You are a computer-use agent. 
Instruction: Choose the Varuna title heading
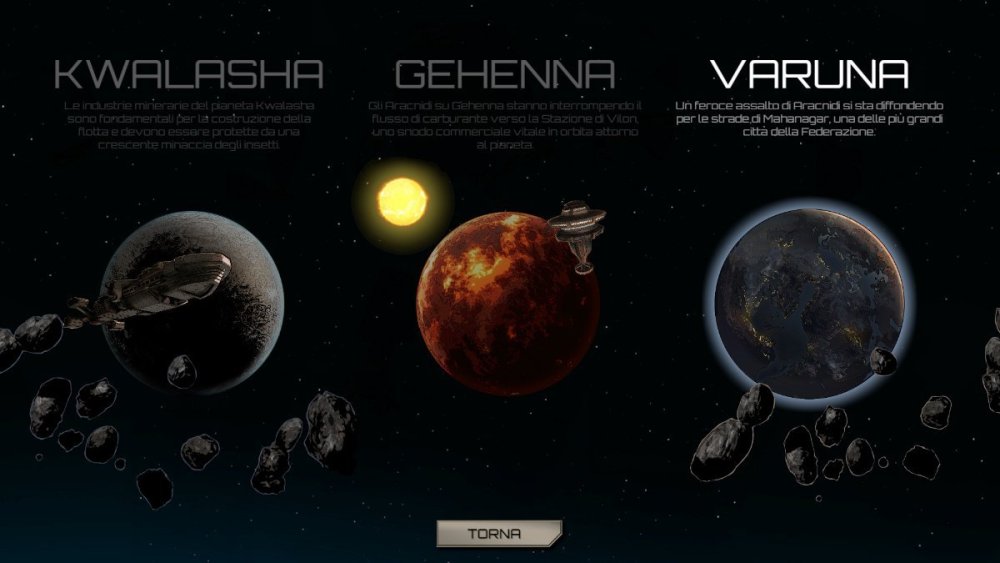point(809,74)
